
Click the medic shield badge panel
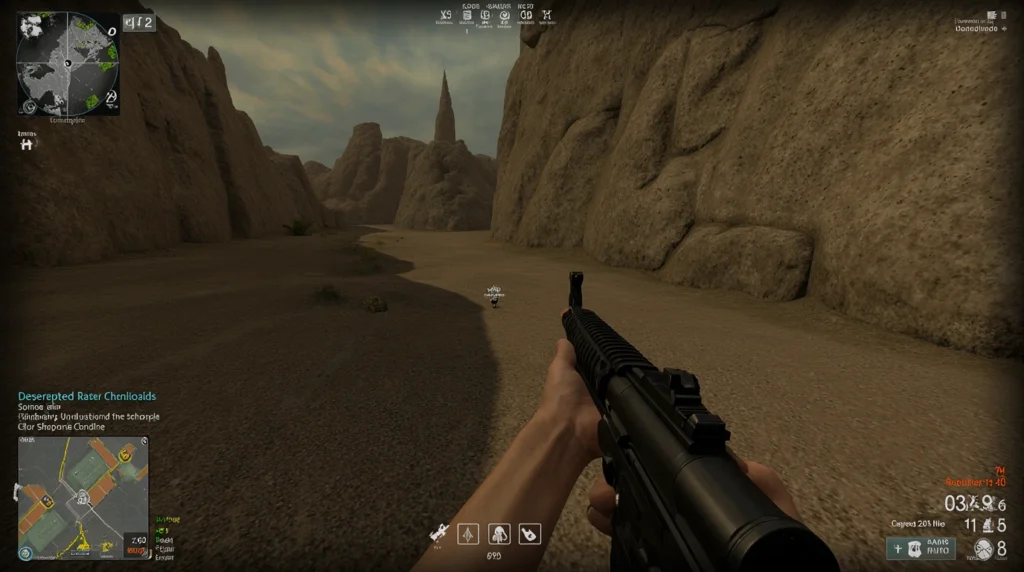point(921,548)
